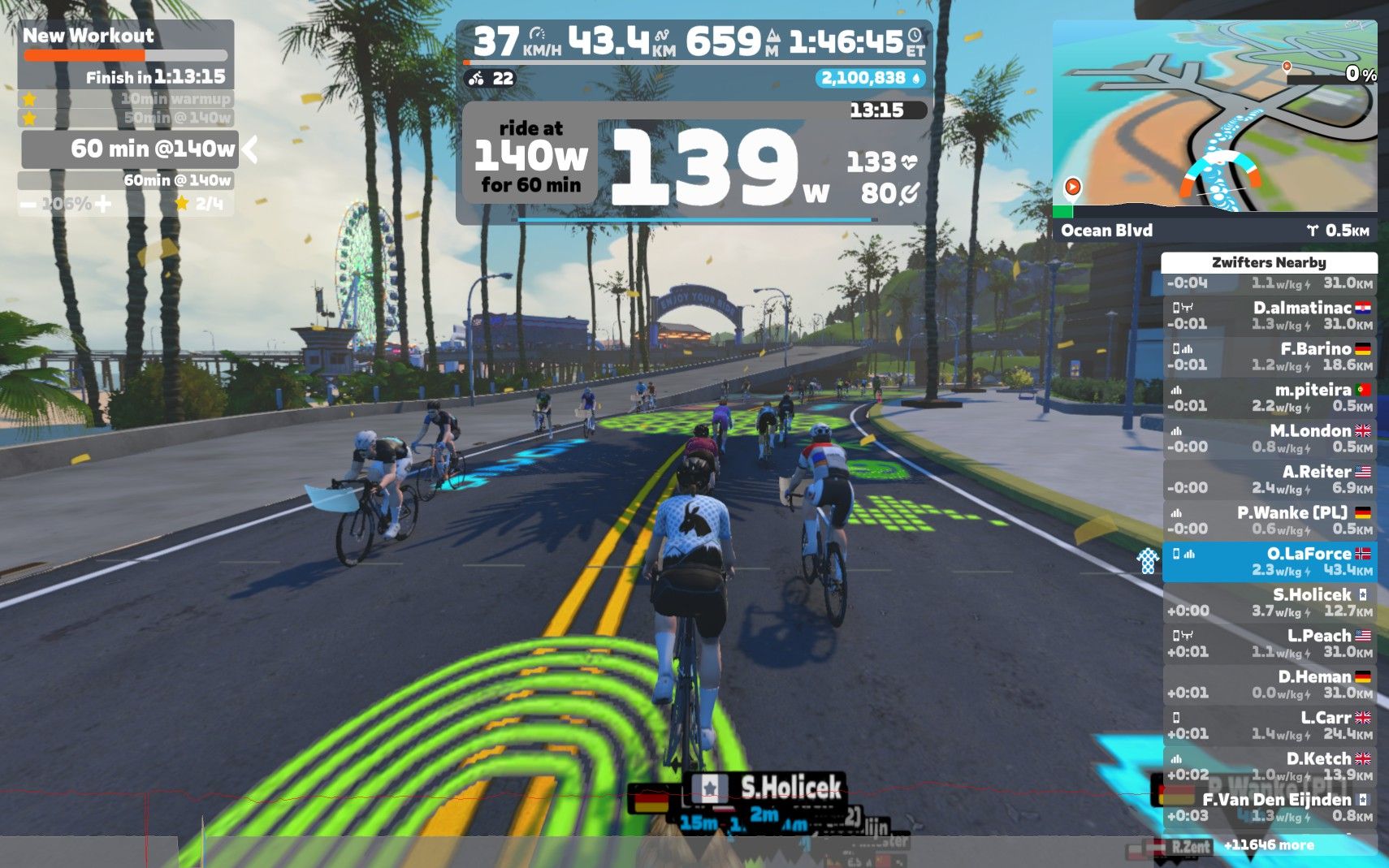This screenshot has height=868, width=1389.
Task: Click the highlighted O.LaForce rider row
Action: 1270,562
